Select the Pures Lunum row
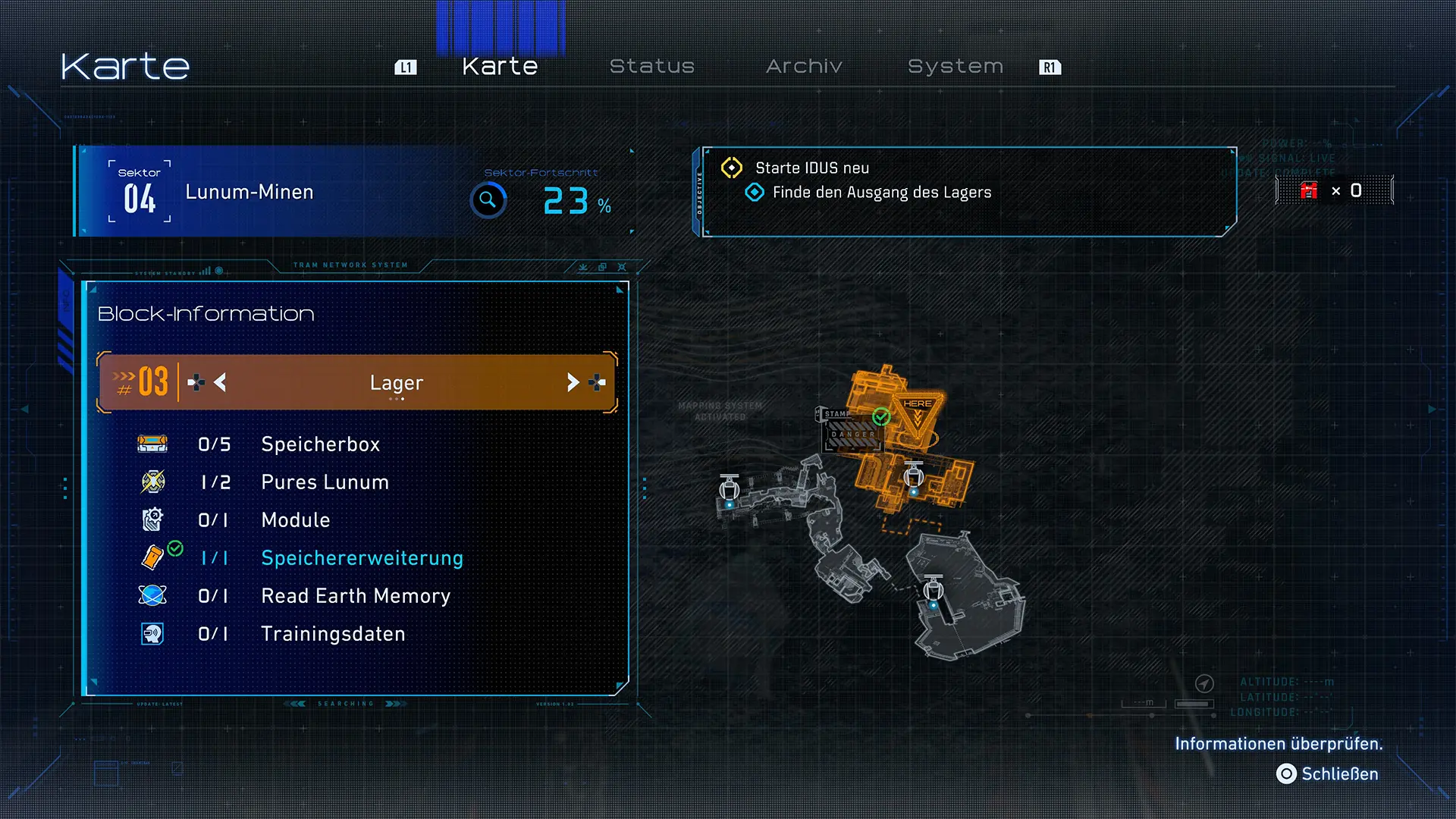This screenshot has width=1456, height=819. 325,482
